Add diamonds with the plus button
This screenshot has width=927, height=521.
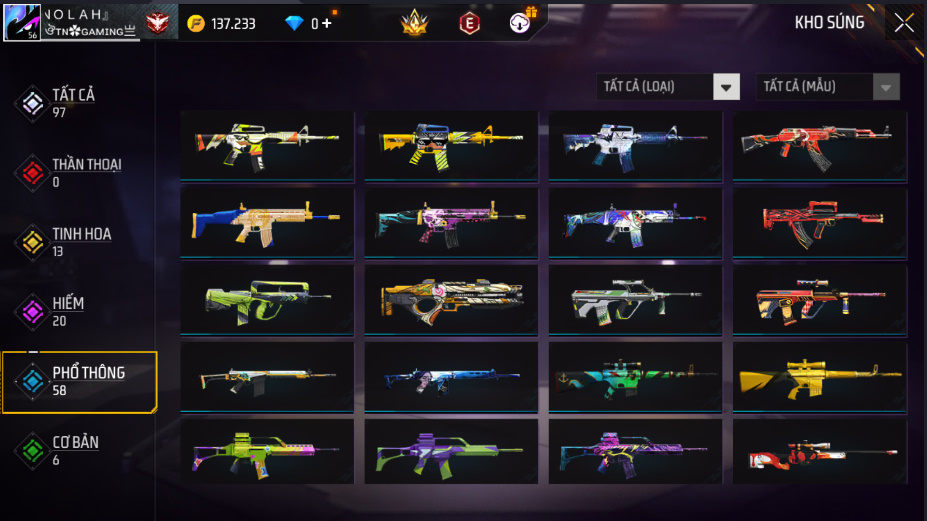(327, 23)
